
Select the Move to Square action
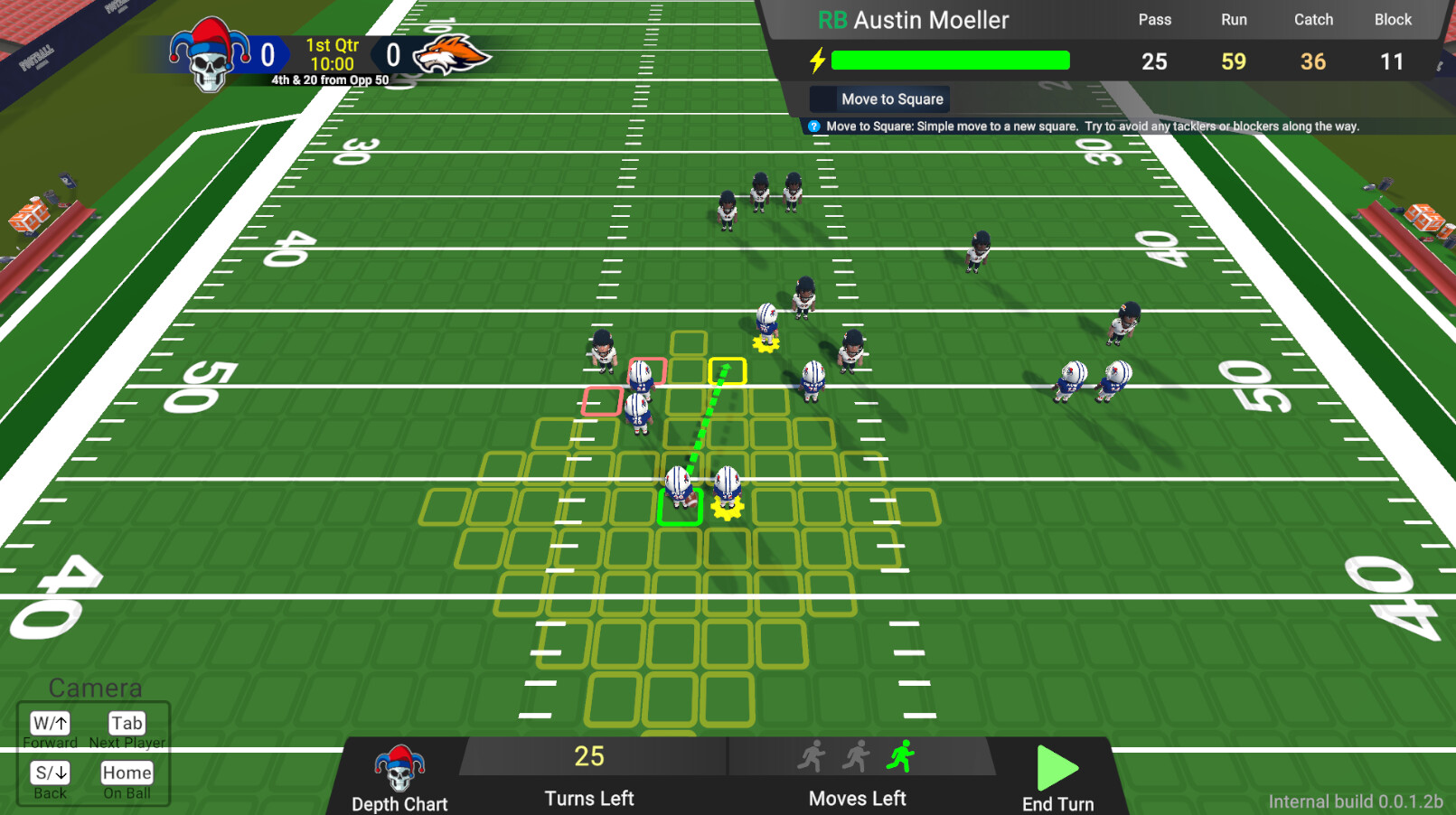[878, 98]
